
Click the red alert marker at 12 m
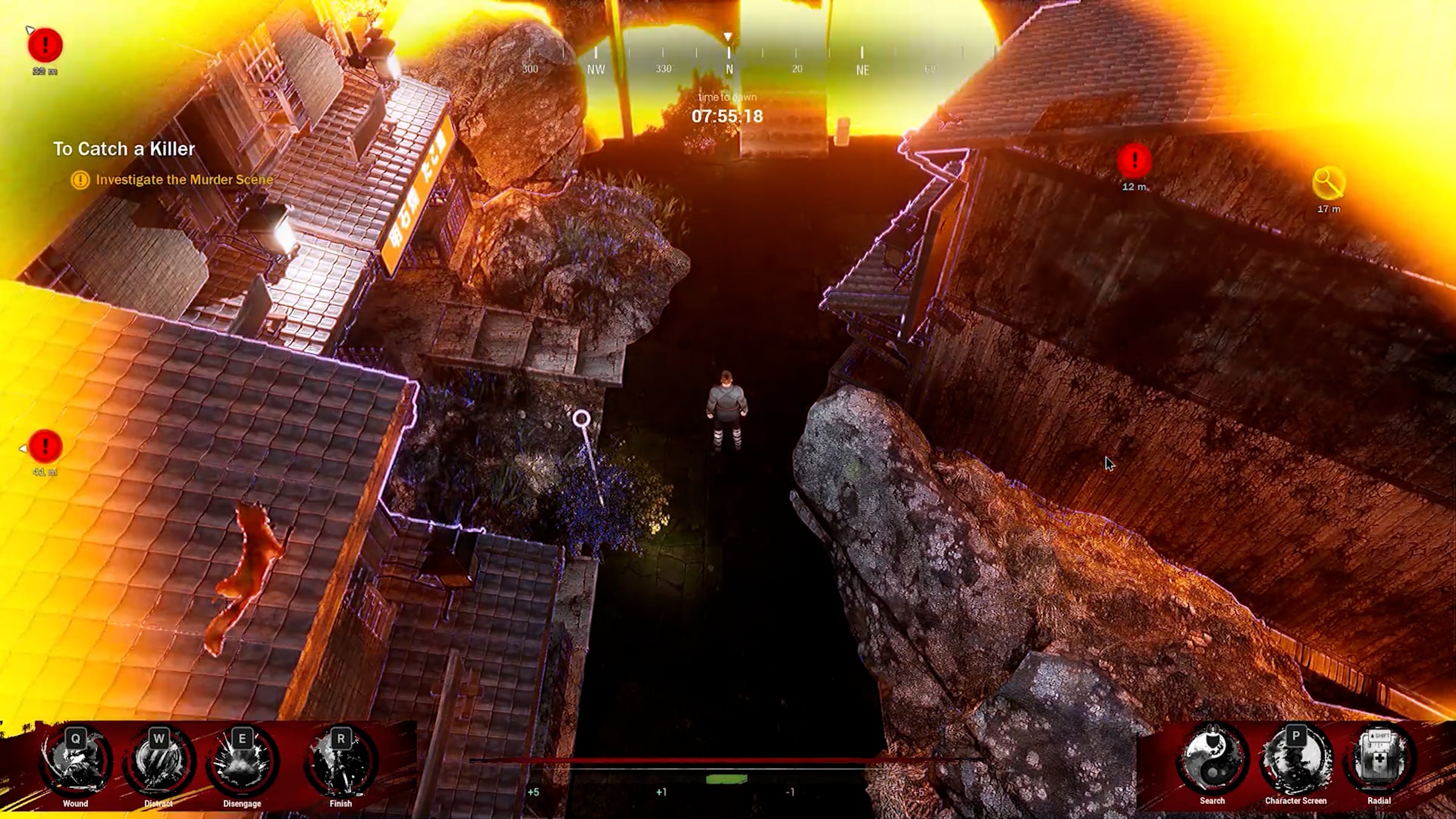[1134, 161]
